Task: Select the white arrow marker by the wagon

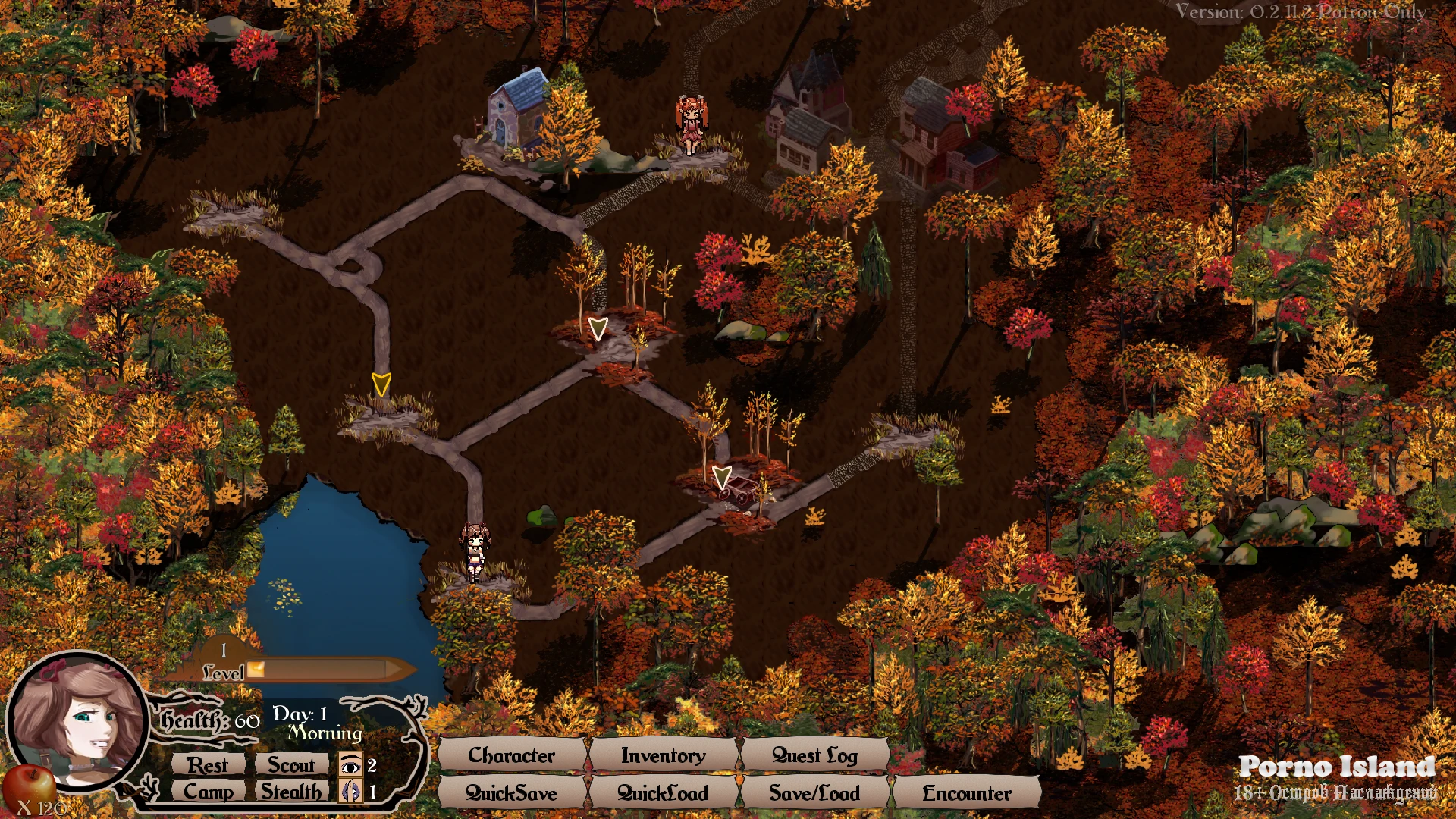Action: pyautogui.click(x=722, y=477)
